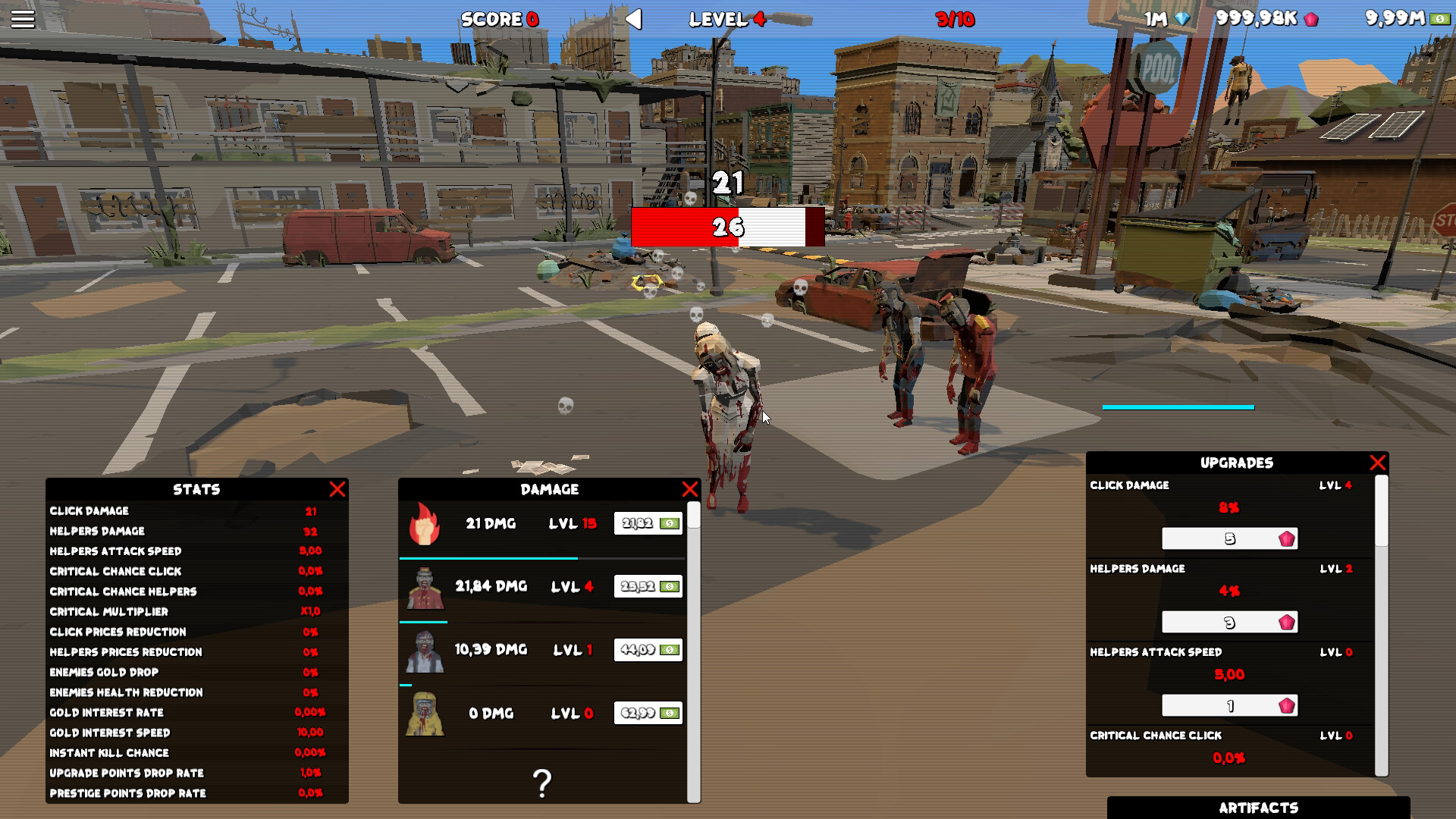Open the Artifacts section
The width and height of the screenshot is (1456, 819).
[x=1258, y=807]
